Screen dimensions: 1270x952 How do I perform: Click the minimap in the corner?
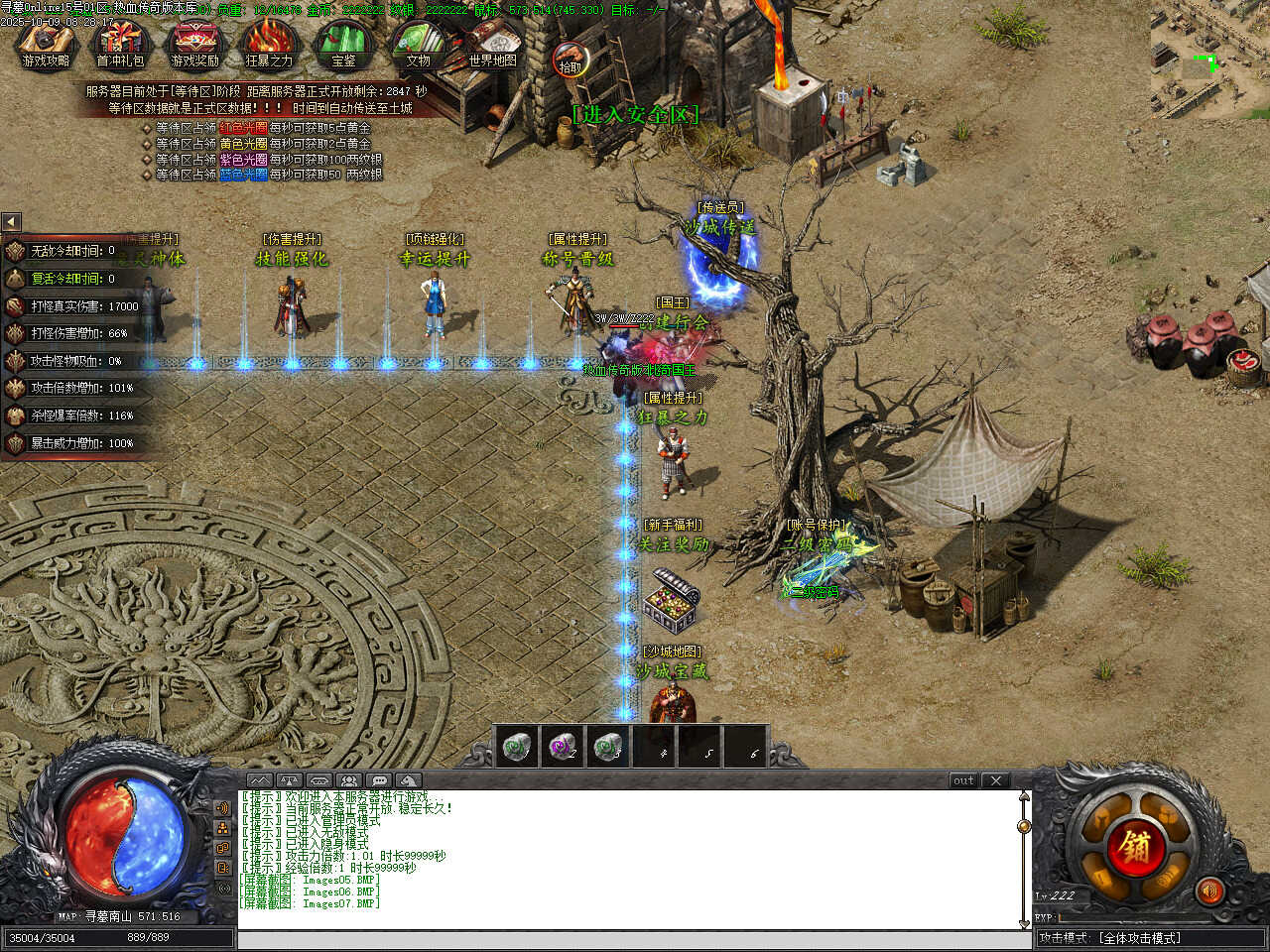pyautogui.click(x=1208, y=58)
